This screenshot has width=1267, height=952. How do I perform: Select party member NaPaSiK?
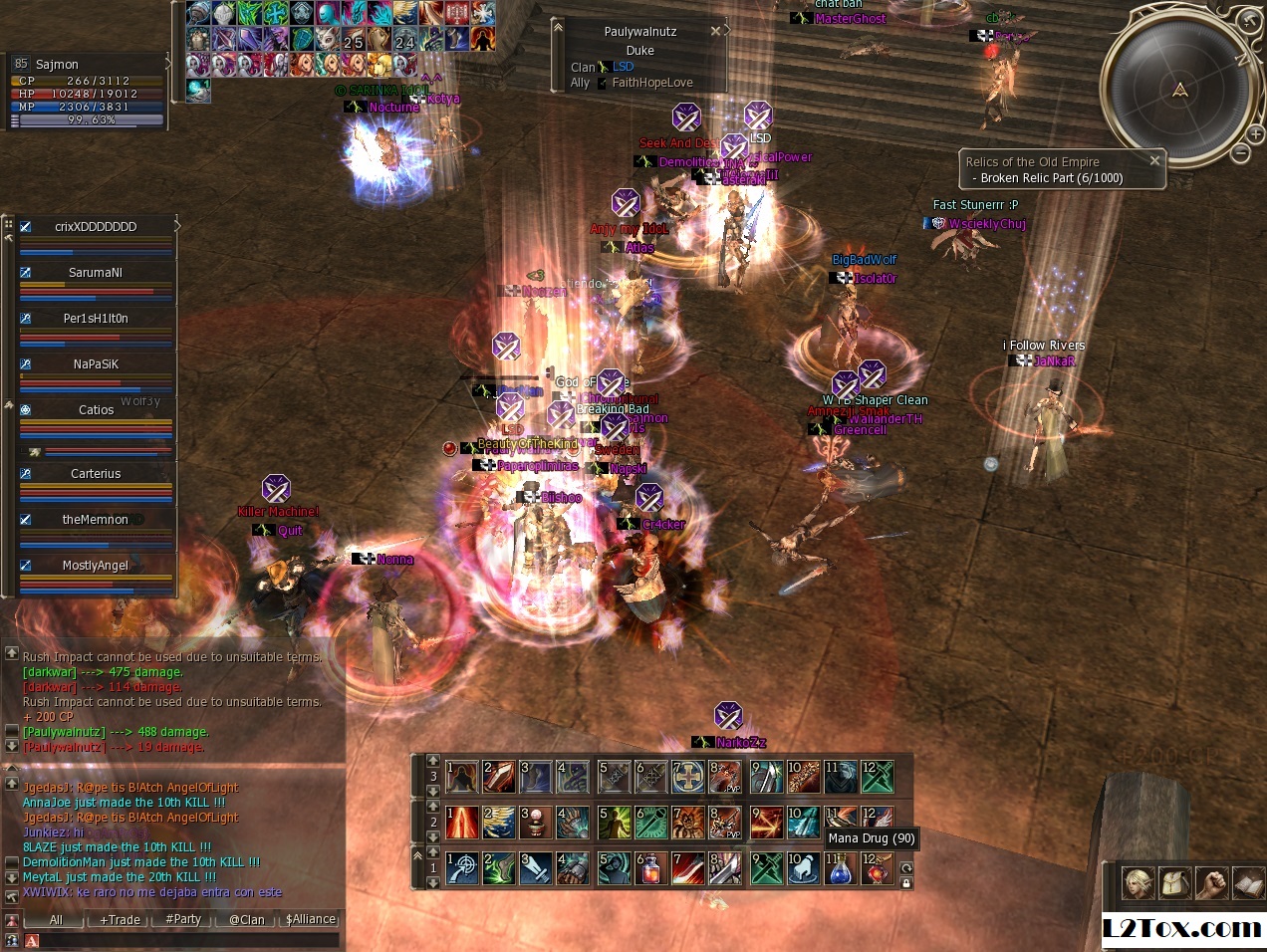[x=96, y=363]
